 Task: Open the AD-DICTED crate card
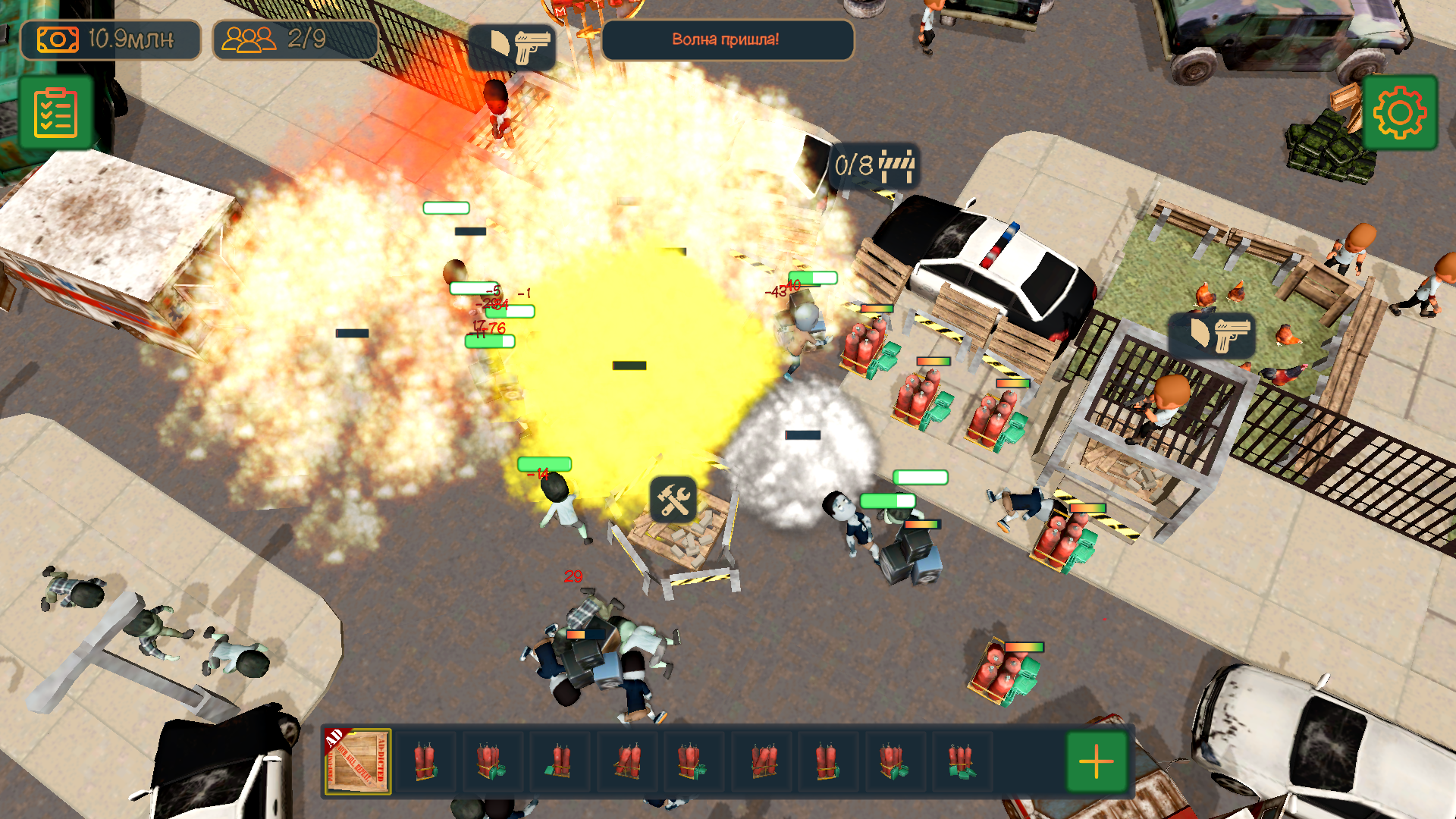point(356,762)
